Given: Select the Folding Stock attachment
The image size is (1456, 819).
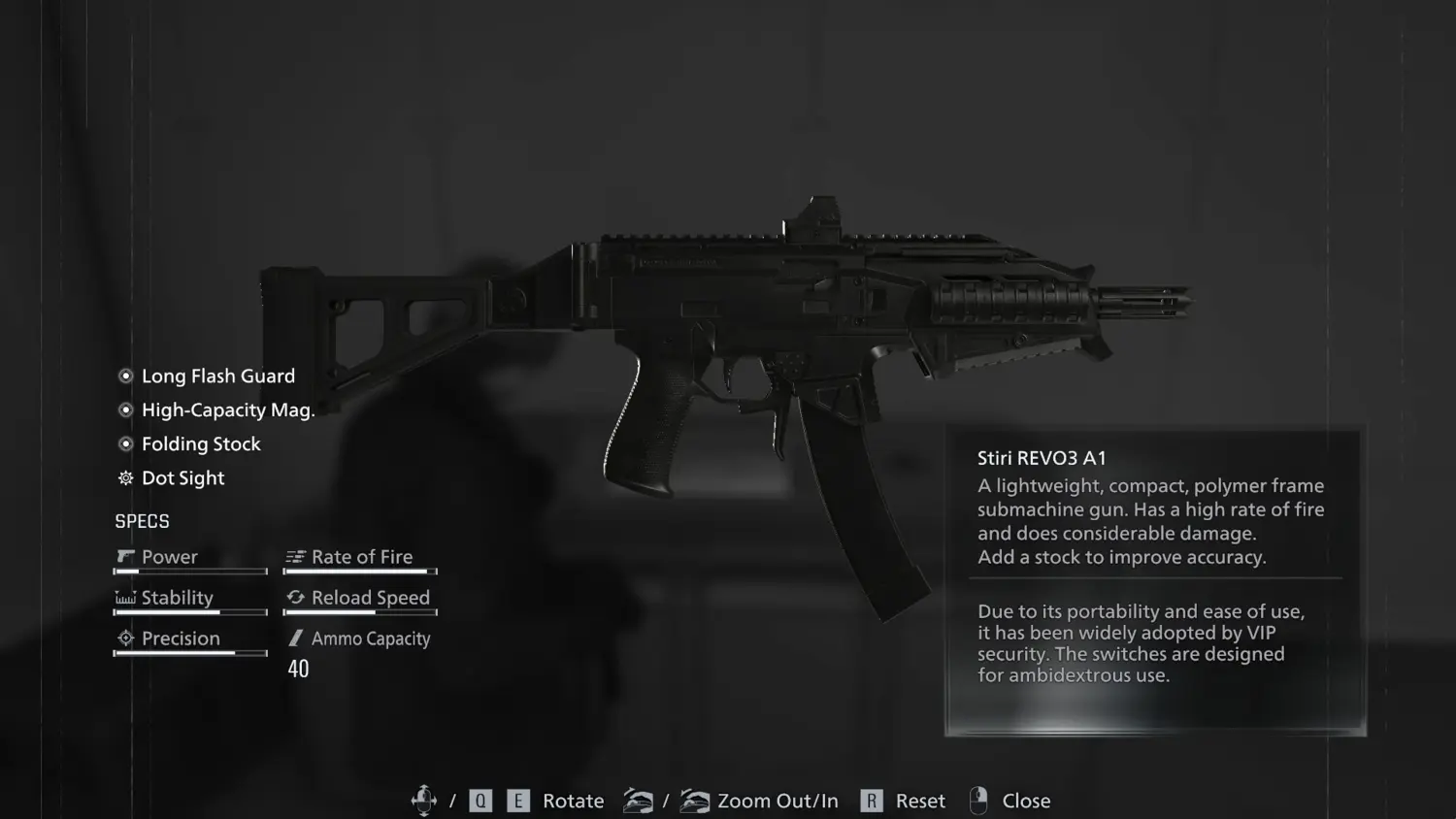Looking at the screenshot, I should coord(201,444).
